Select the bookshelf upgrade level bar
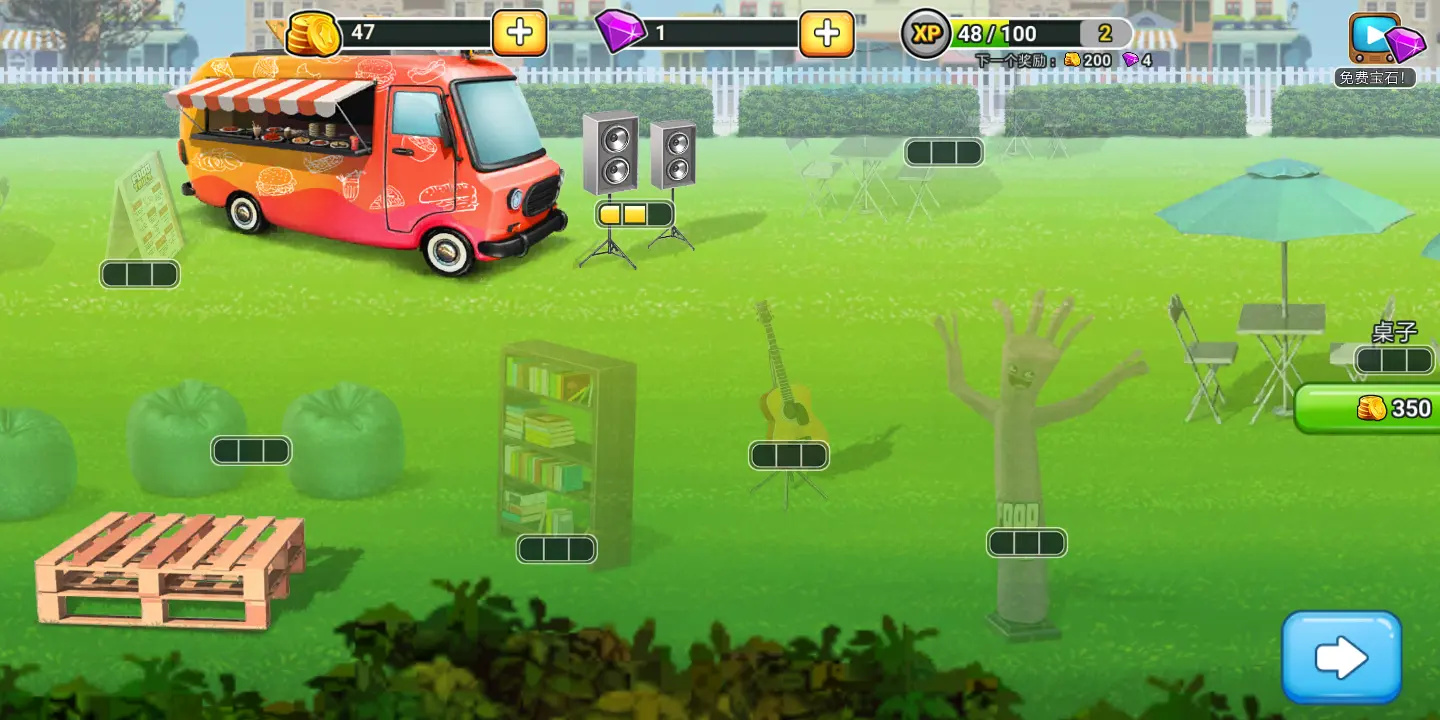Screen dimensions: 1440x720 [556, 549]
